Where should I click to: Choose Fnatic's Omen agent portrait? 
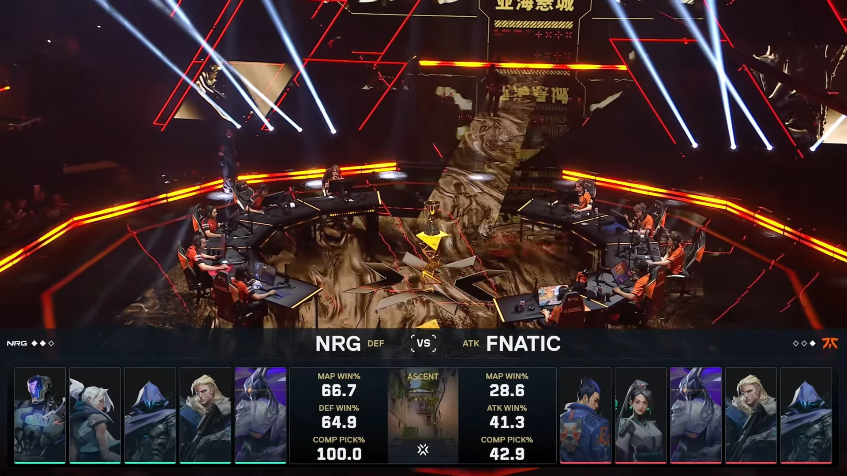pos(806,415)
